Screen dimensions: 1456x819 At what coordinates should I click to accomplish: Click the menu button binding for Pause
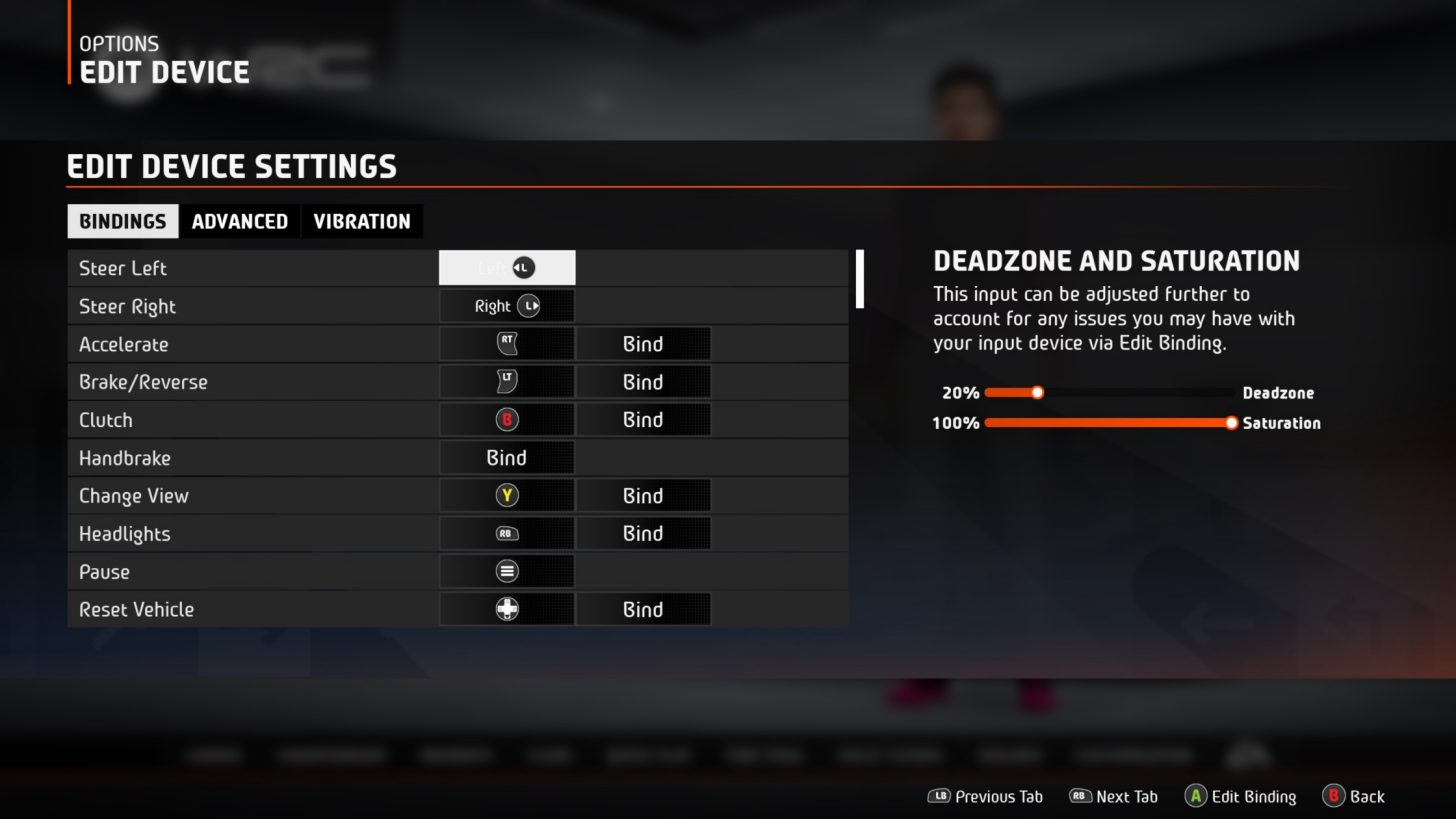click(506, 571)
